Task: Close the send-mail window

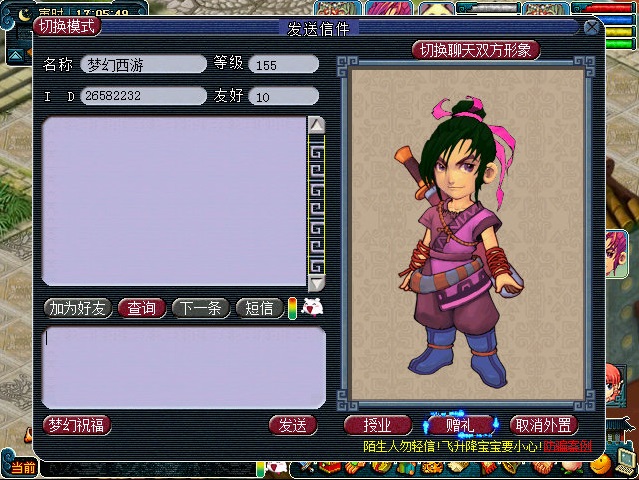Action: [x=592, y=27]
